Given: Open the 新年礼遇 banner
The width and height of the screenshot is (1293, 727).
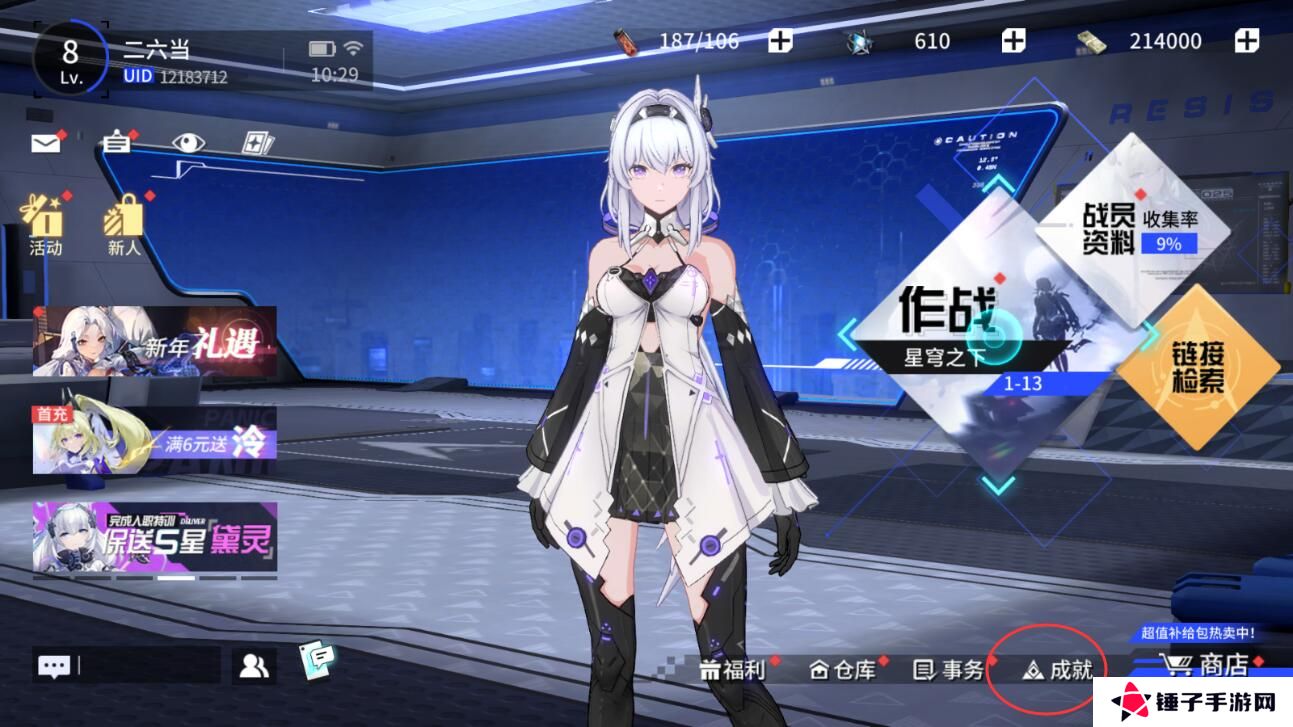Looking at the screenshot, I should coord(154,341).
